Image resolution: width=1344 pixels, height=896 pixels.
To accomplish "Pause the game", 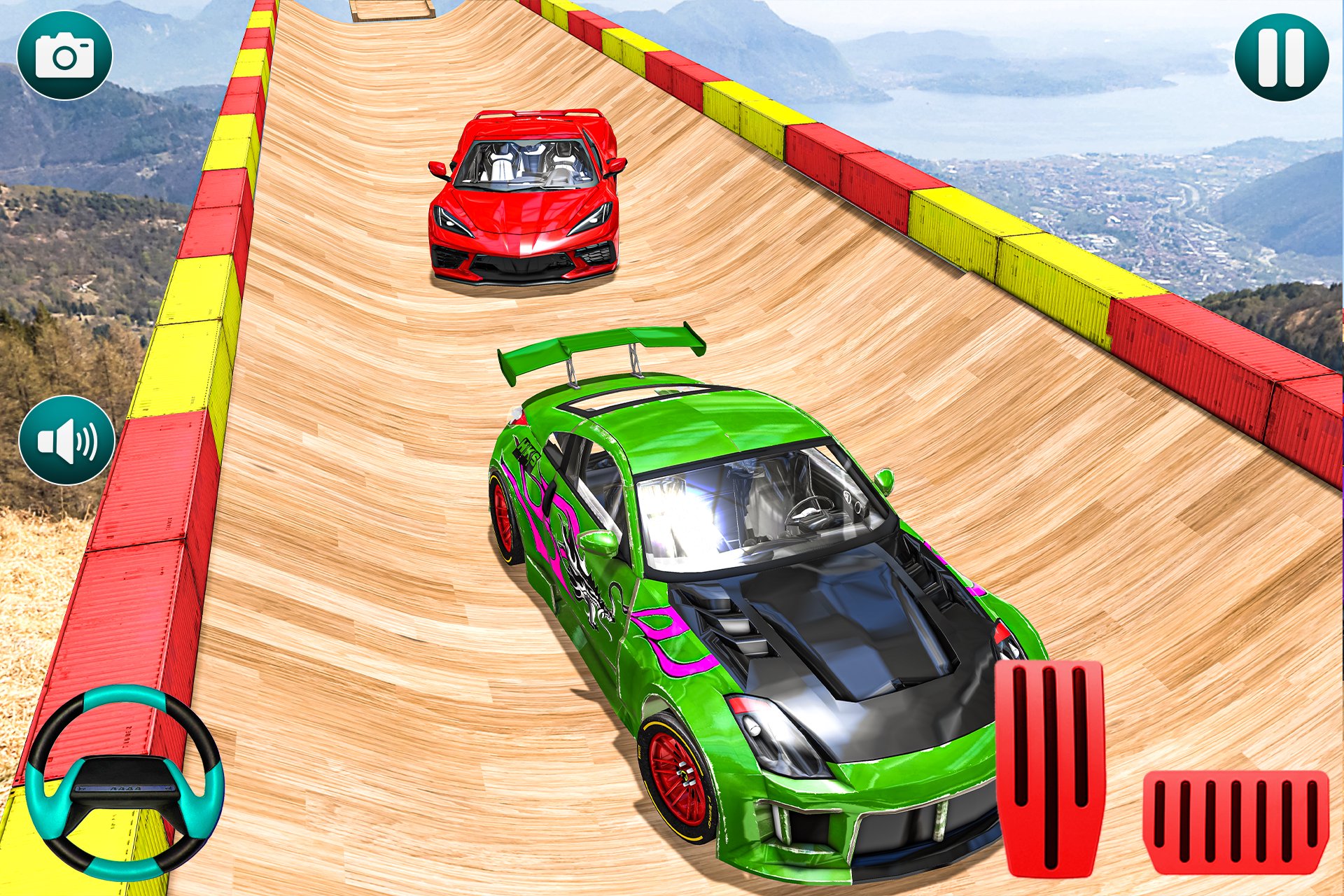I will (1281, 56).
